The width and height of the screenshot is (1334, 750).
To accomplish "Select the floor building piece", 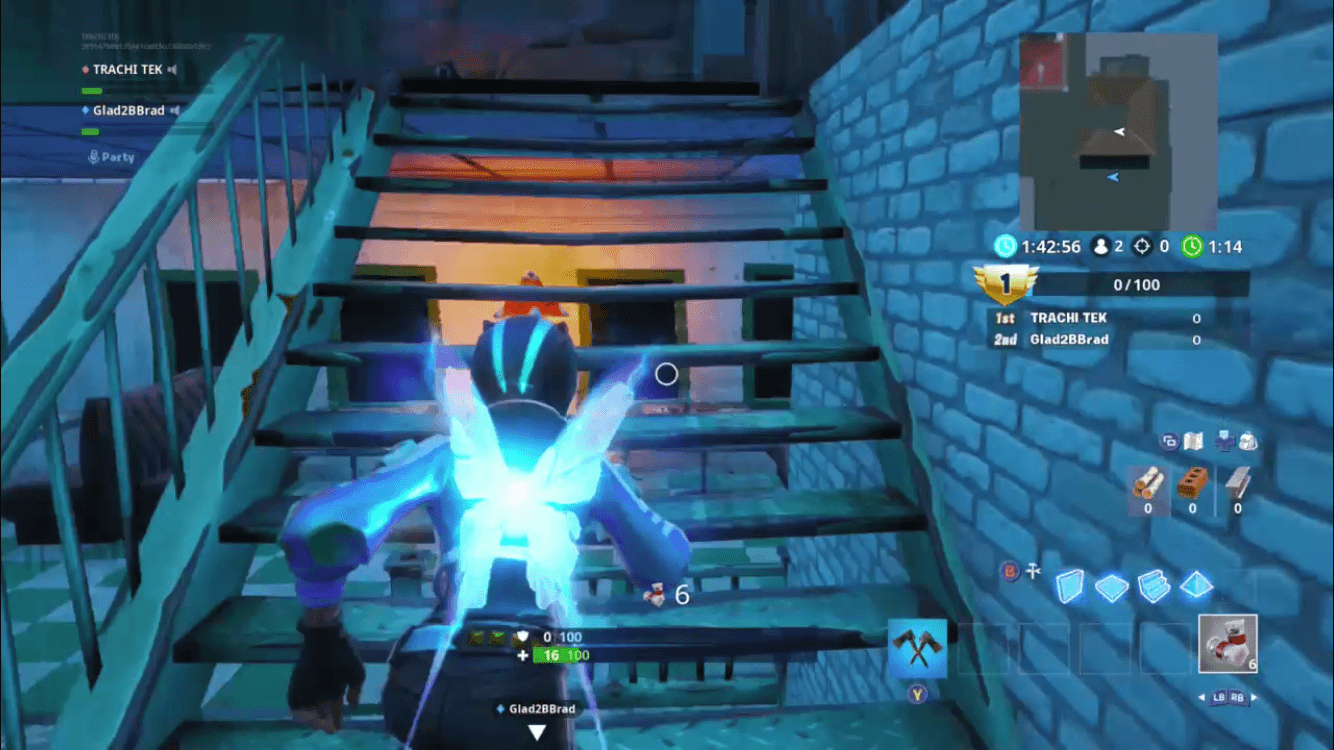I will point(1114,587).
